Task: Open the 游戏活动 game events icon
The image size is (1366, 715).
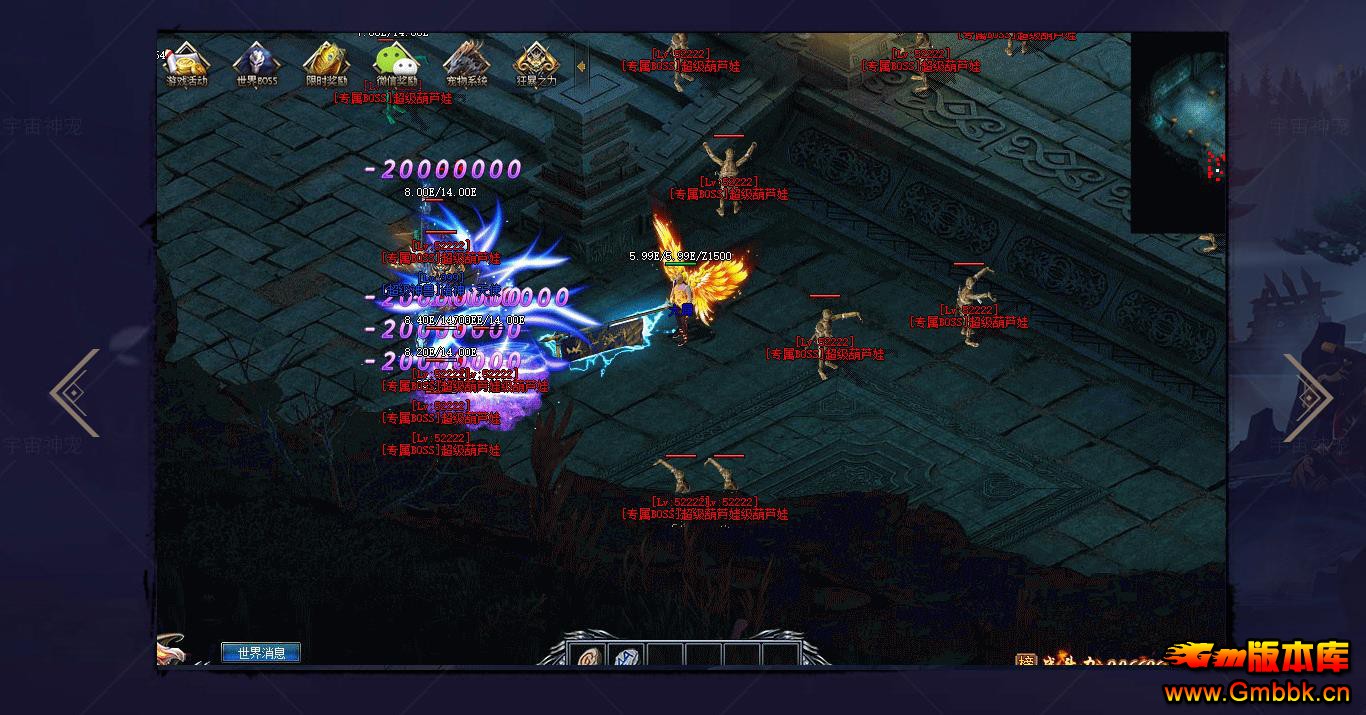Action: [187, 64]
